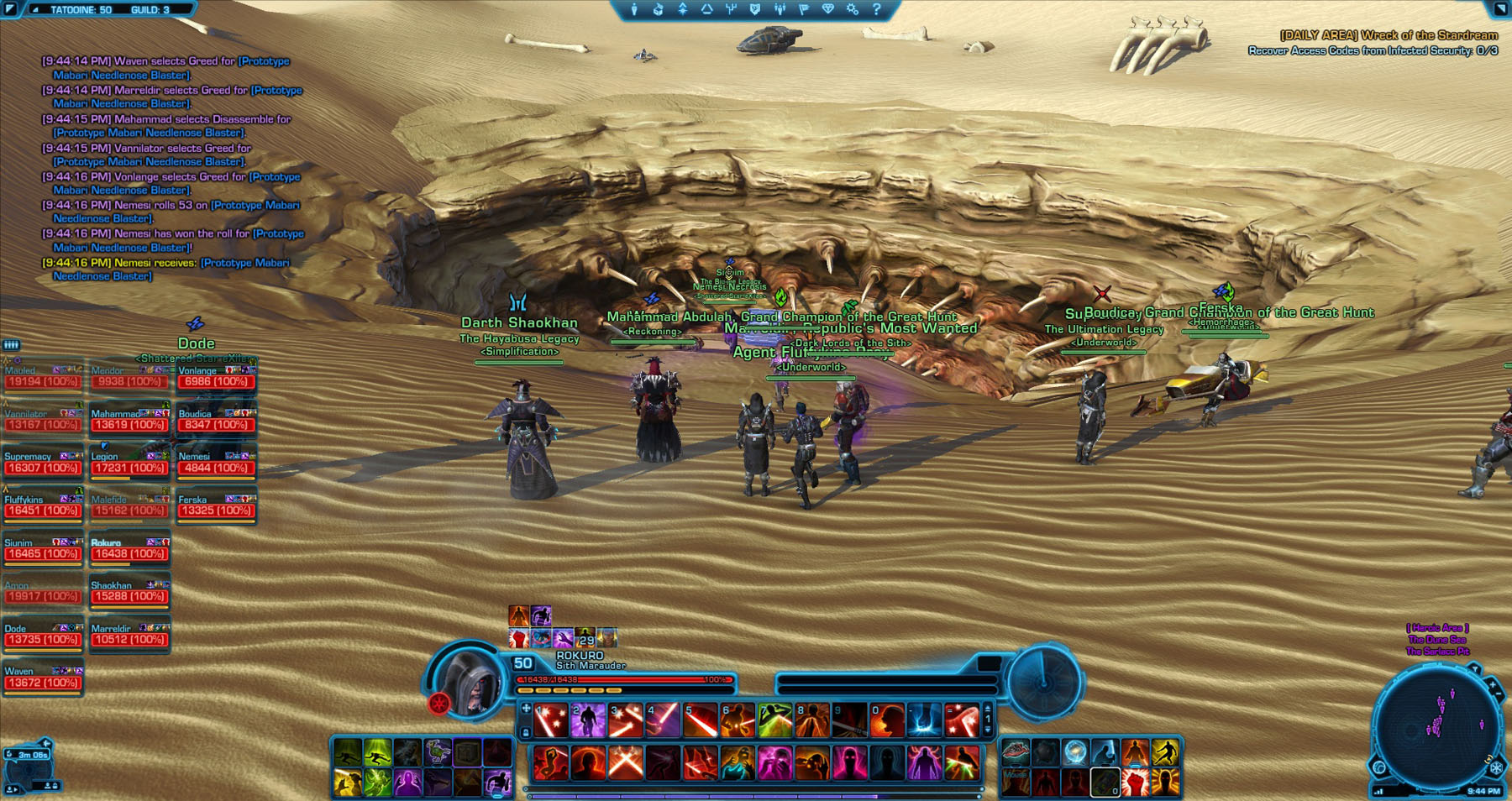1512x801 pixels.
Task: Activate the green lightsaber ability in slot 7
Action: [774, 721]
